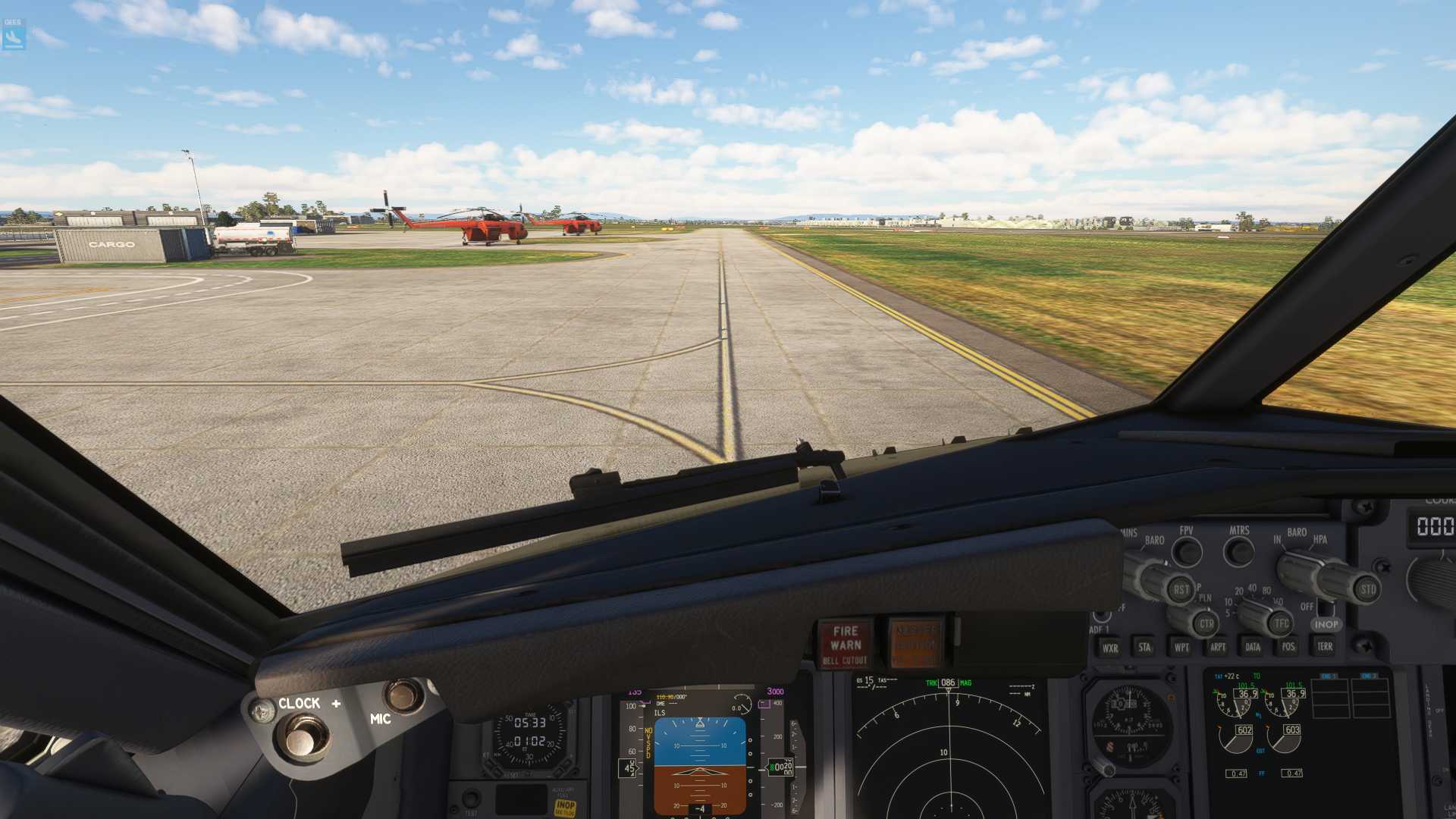Toggle meters with the MTRS button
1456x819 pixels.
[1239, 551]
